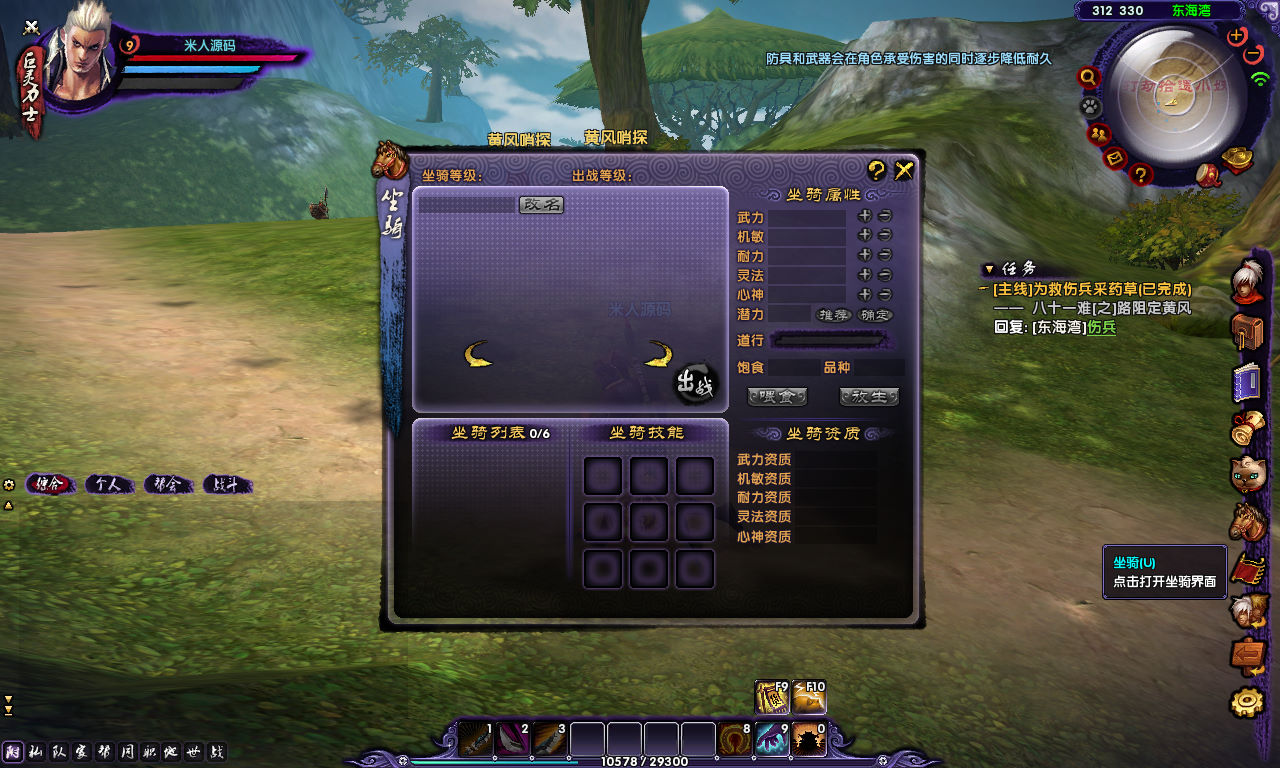This screenshot has height=768, width=1280.
Task: Confirm potential points with 确定
Action: (x=875, y=315)
